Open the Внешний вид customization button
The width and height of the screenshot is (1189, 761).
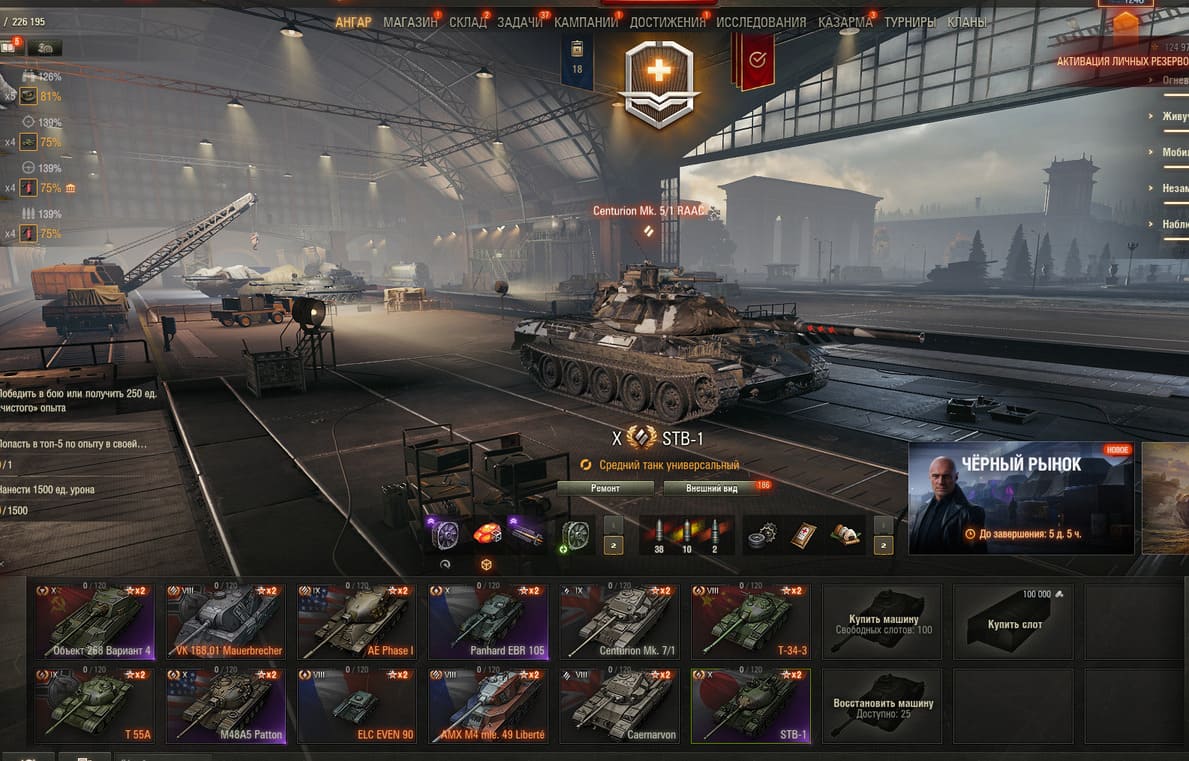pos(712,488)
